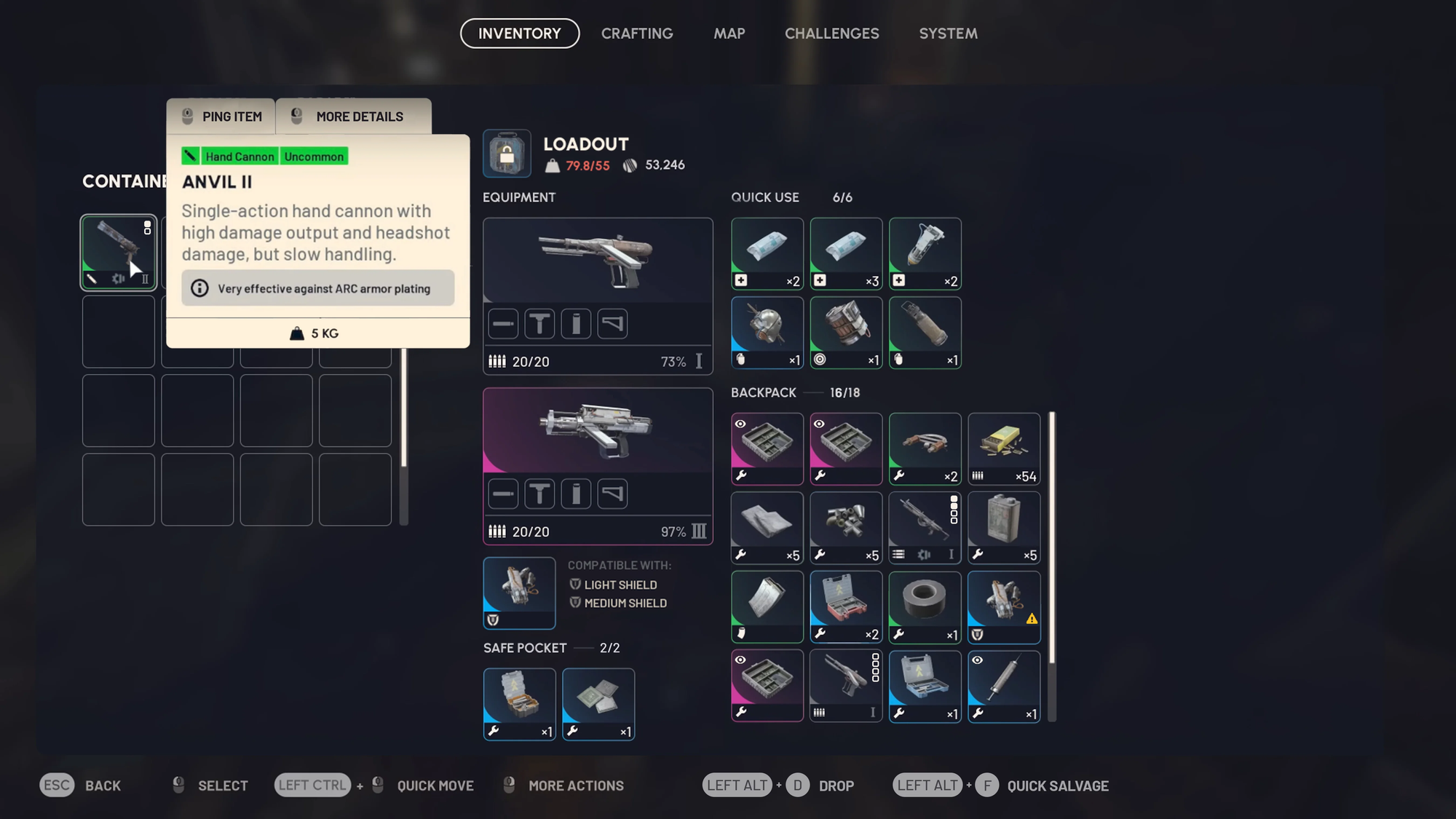Click More Details on the Anvil II tooltip
The height and width of the screenshot is (819, 1456).
point(354,116)
